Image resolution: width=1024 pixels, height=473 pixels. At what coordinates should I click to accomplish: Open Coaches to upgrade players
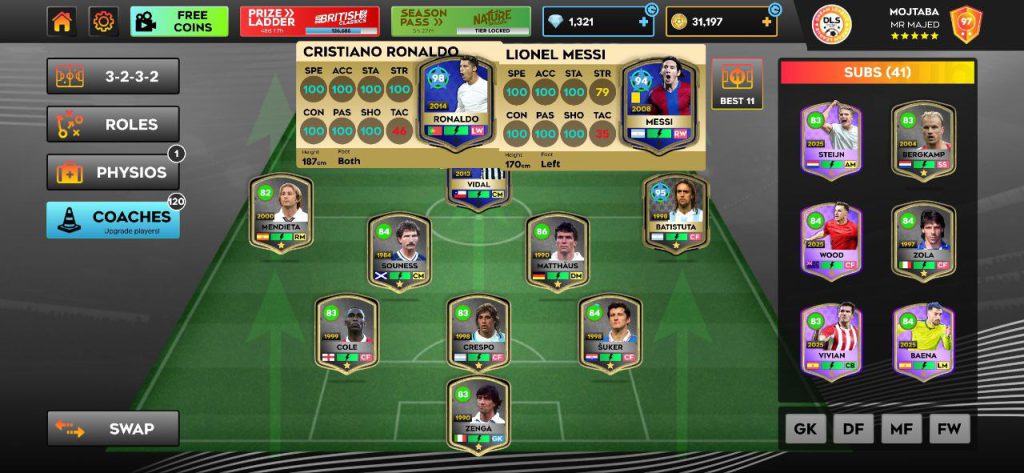click(x=113, y=220)
